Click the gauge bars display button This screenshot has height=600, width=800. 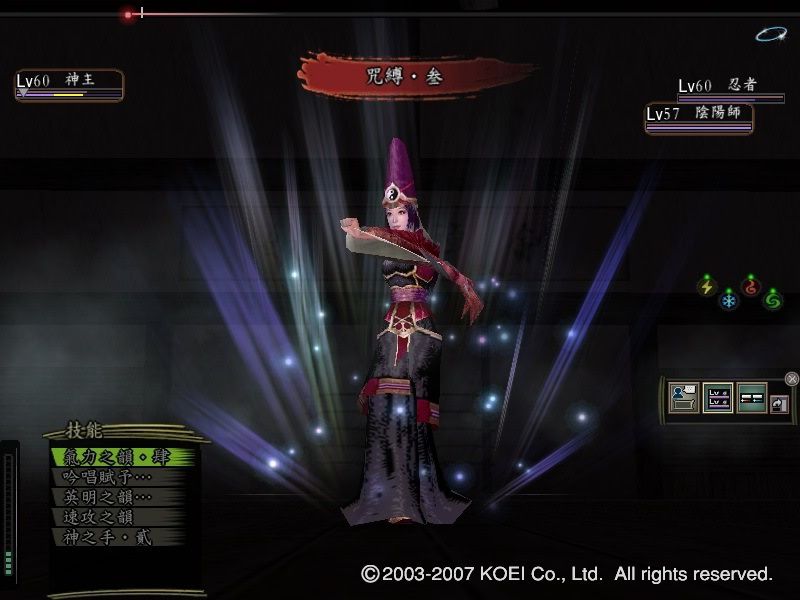pyautogui.click(x=751, y=397)
